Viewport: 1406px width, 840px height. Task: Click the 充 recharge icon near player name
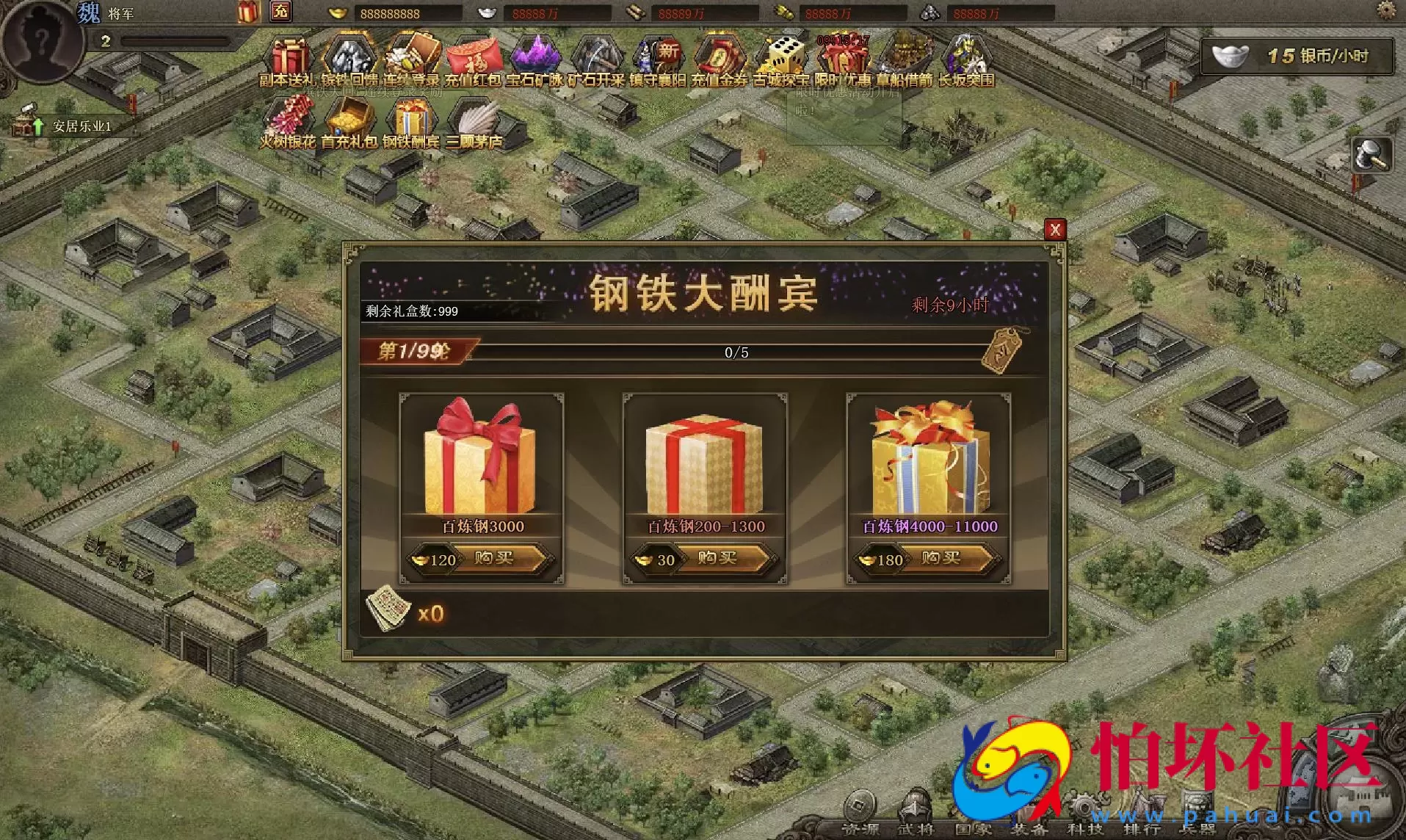click(279, 12)
